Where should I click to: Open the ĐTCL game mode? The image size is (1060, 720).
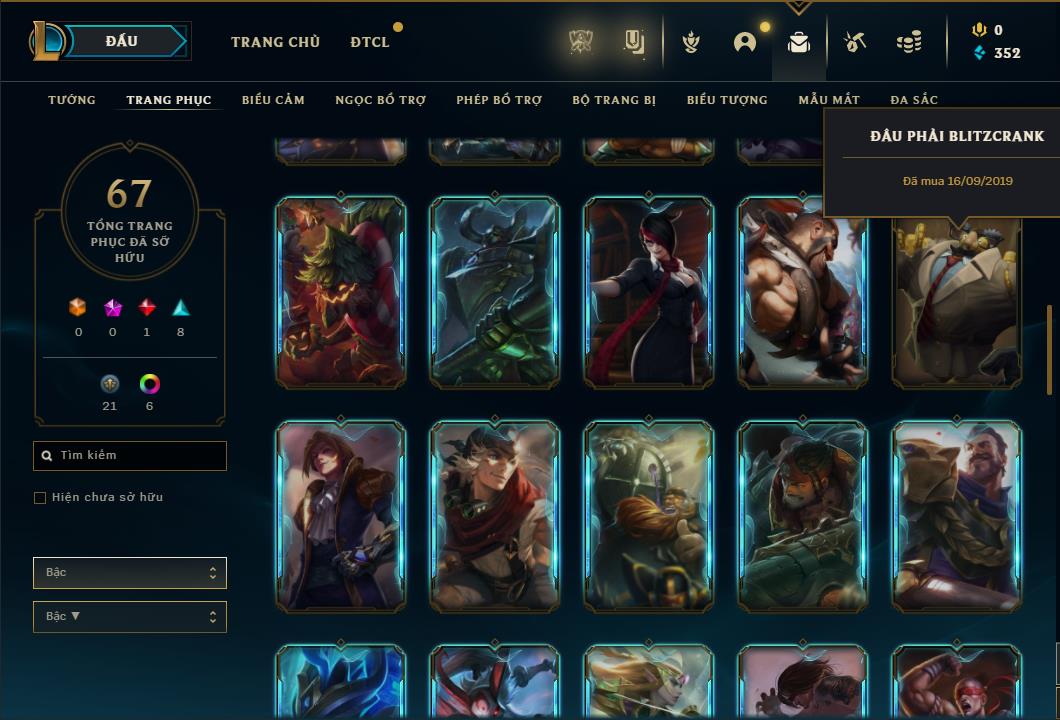tap(369, 42)
